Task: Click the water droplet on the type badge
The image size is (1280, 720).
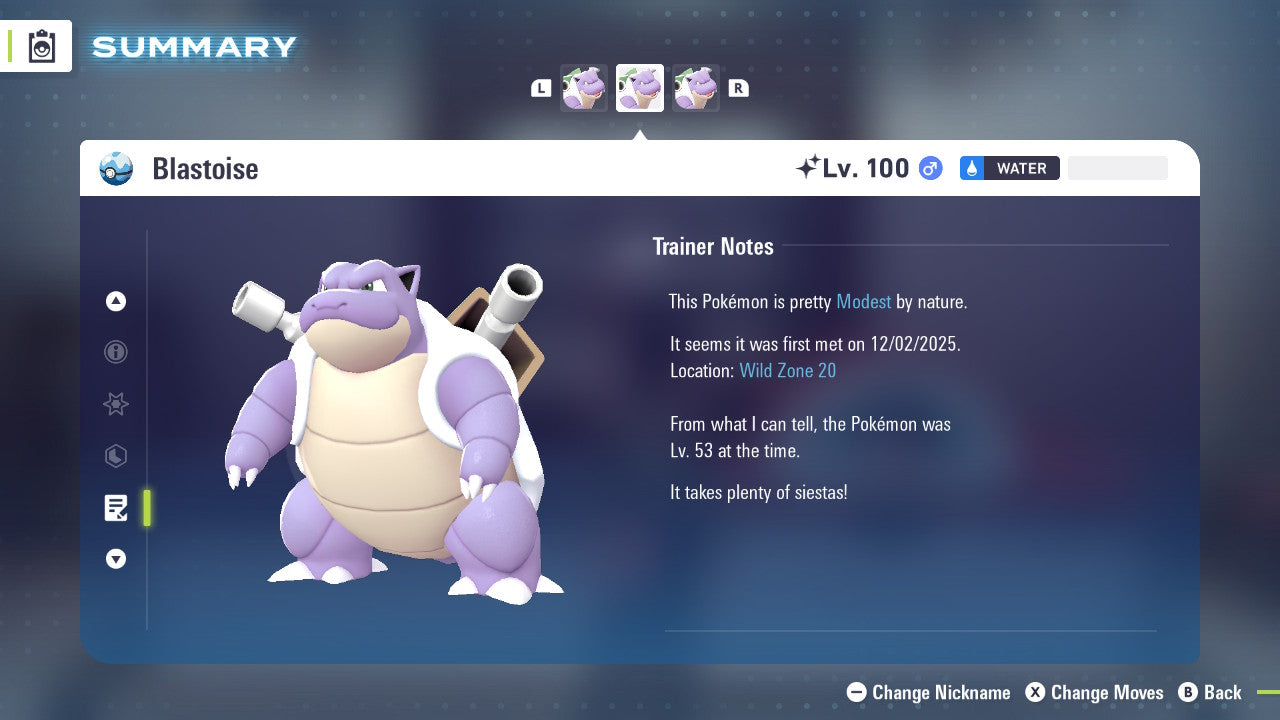Action: [x=971, y=168]
